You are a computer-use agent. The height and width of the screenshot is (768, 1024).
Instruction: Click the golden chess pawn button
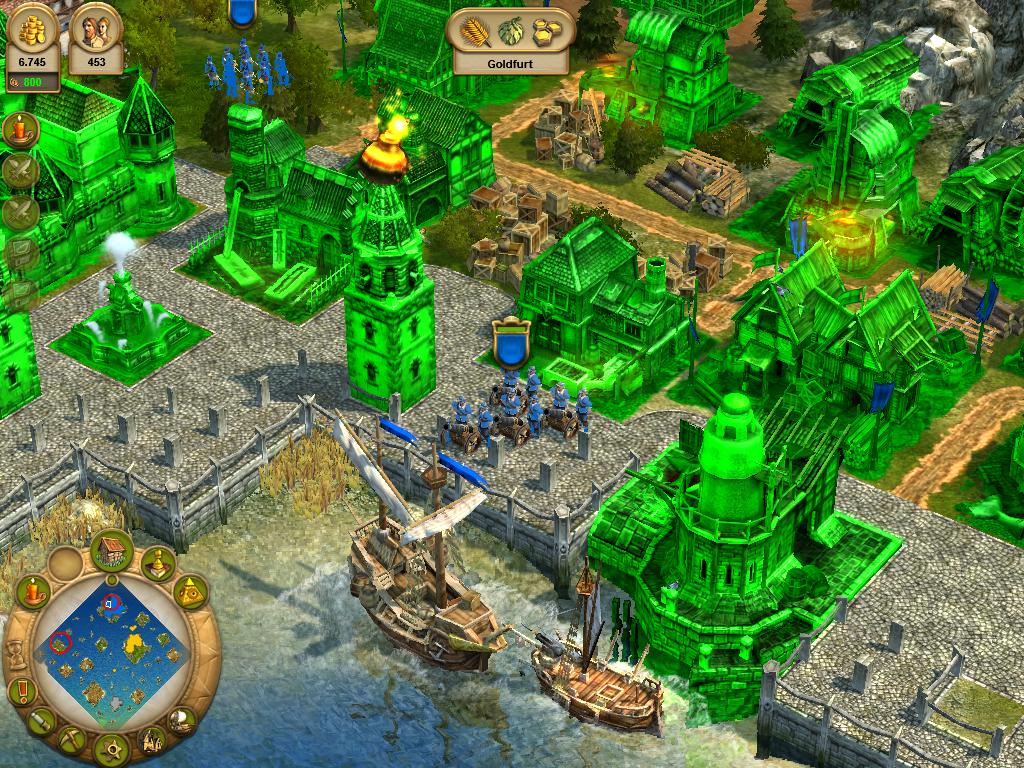[x=157, y=565]
